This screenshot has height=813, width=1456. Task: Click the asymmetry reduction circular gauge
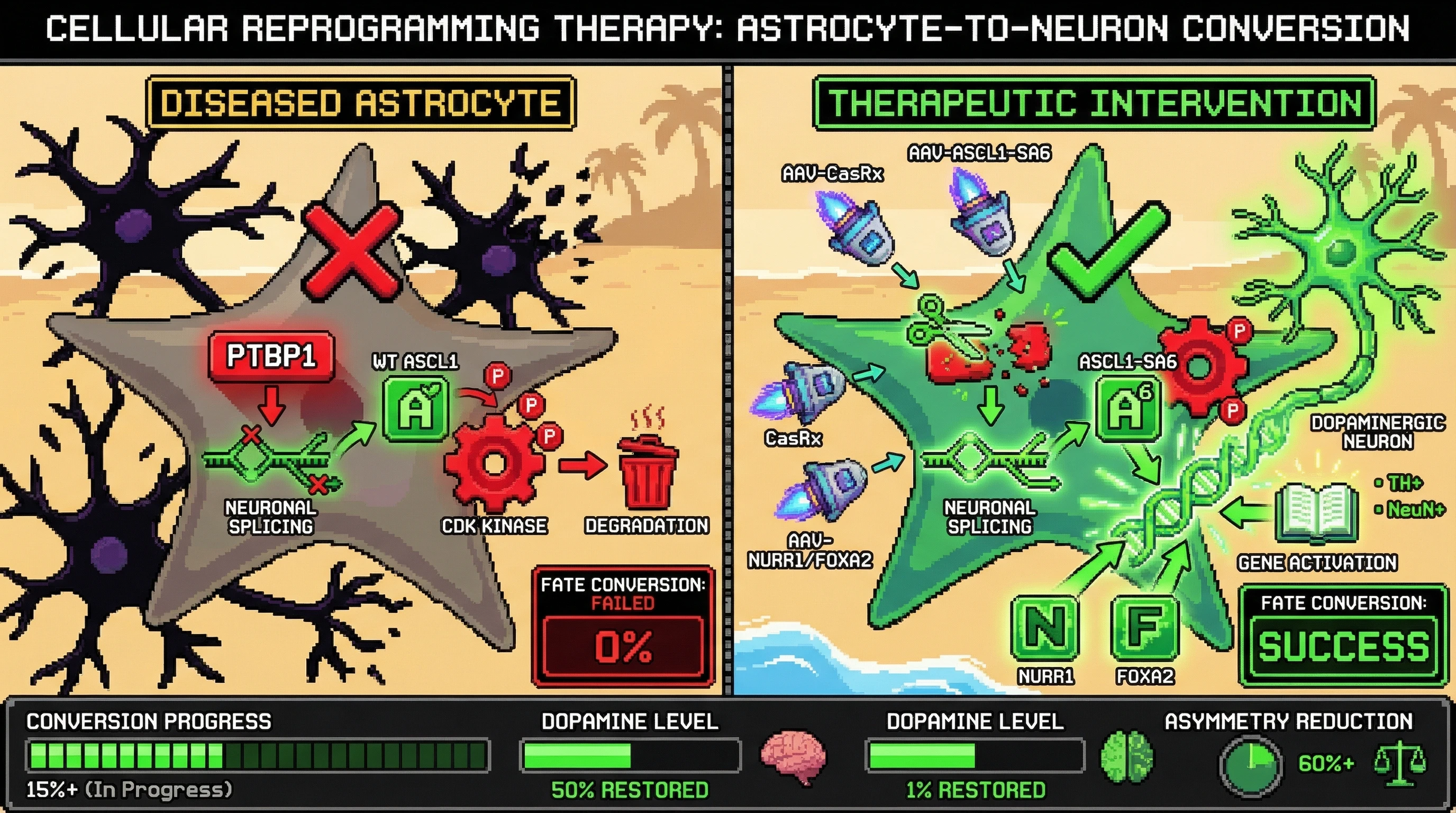coord(1250,764)
